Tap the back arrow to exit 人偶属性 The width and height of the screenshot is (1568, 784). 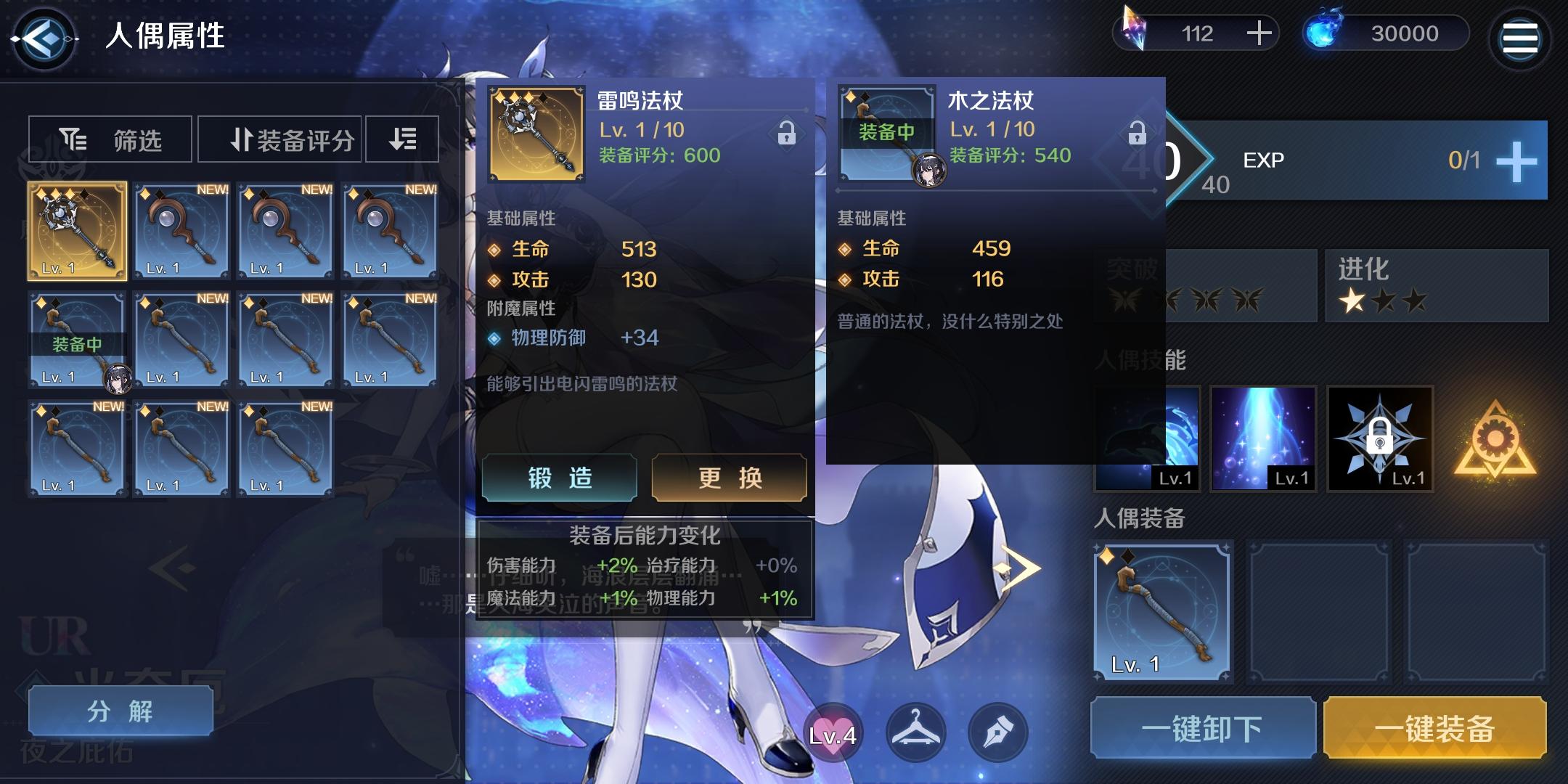point(44,39)
